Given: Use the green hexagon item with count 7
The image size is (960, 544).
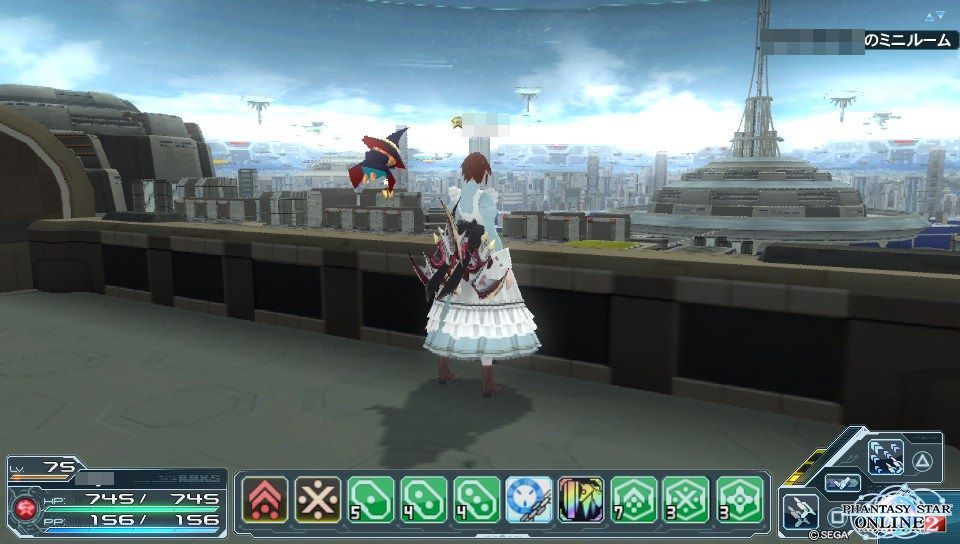Looking at the screenshot, I should point(635,499).
